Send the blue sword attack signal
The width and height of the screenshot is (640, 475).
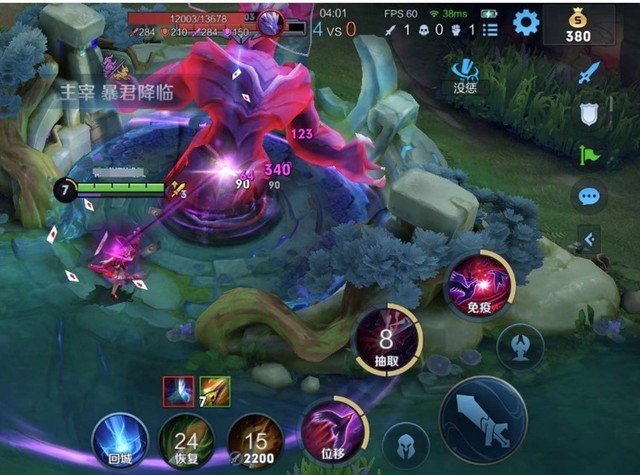589,72
